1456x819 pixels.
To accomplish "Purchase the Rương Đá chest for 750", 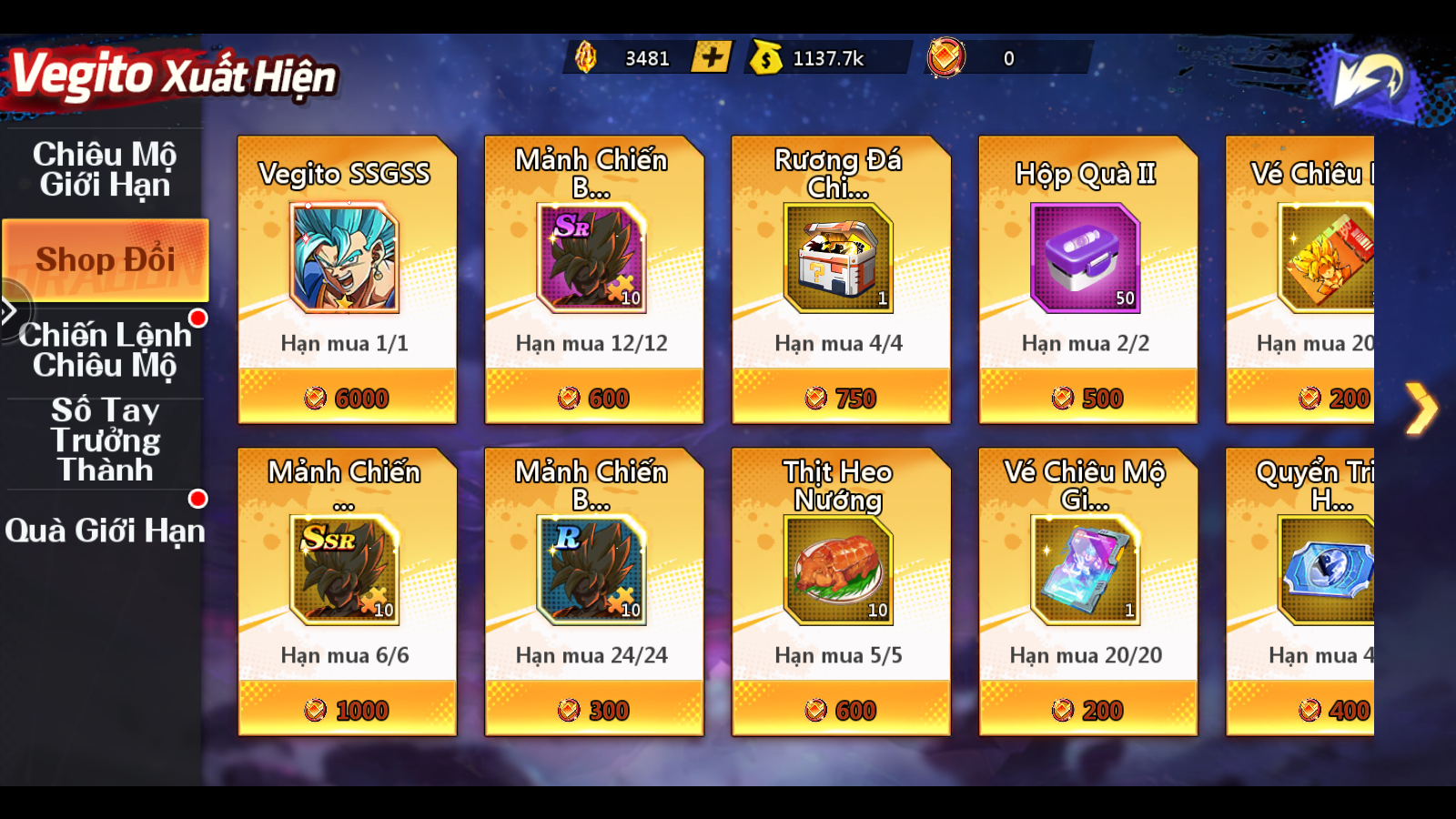I will (x=841, y=398).
